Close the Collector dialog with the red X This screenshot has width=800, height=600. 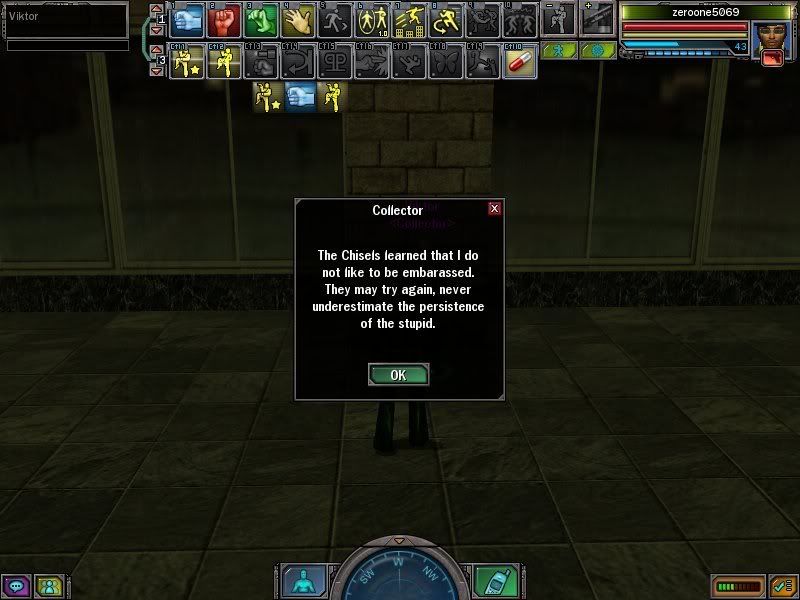494,209
